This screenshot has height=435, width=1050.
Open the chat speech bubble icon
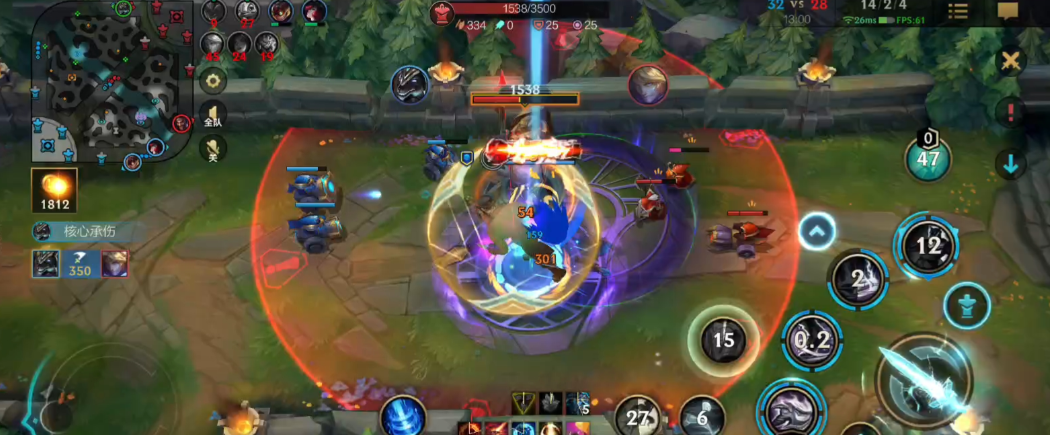tap(1008, 11)
